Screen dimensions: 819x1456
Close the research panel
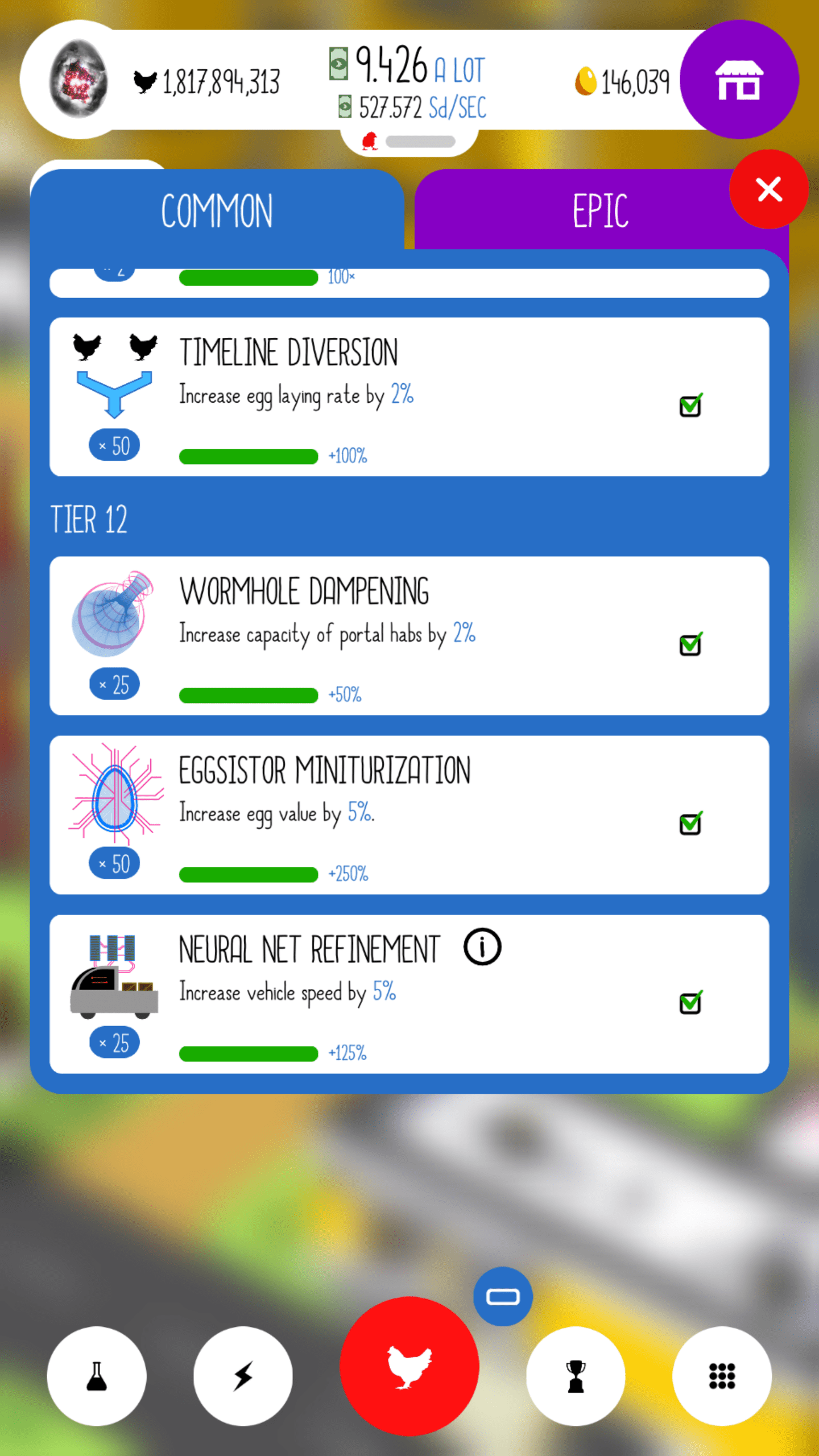click(769, 190)
